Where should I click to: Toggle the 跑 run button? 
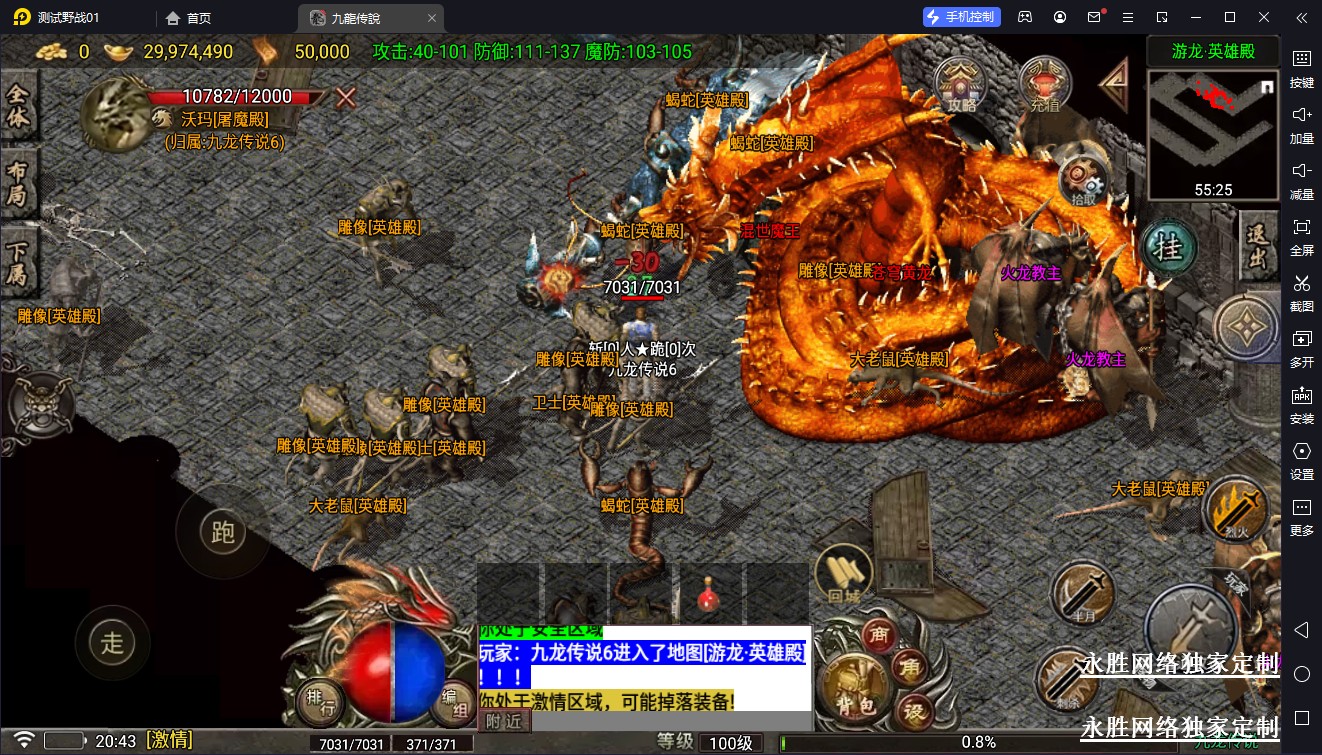(x=222, y=530)
